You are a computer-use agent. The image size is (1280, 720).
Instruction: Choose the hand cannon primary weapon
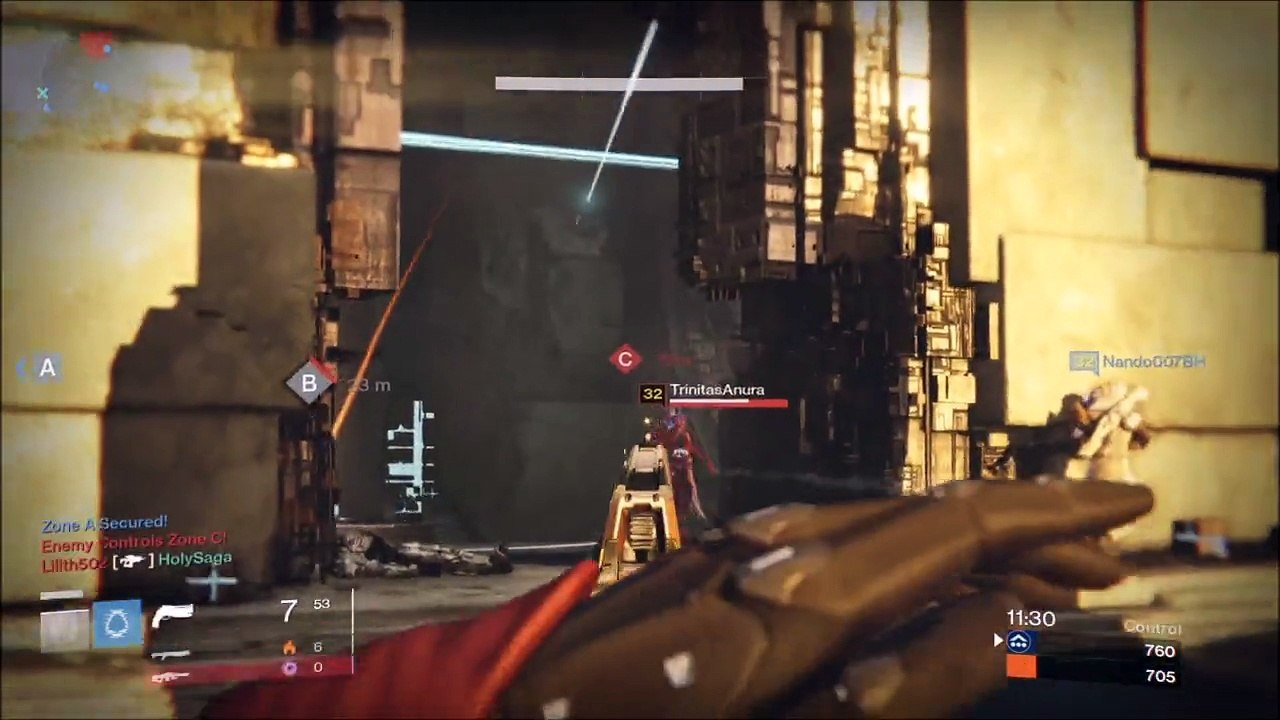click(x=172, y=615)
